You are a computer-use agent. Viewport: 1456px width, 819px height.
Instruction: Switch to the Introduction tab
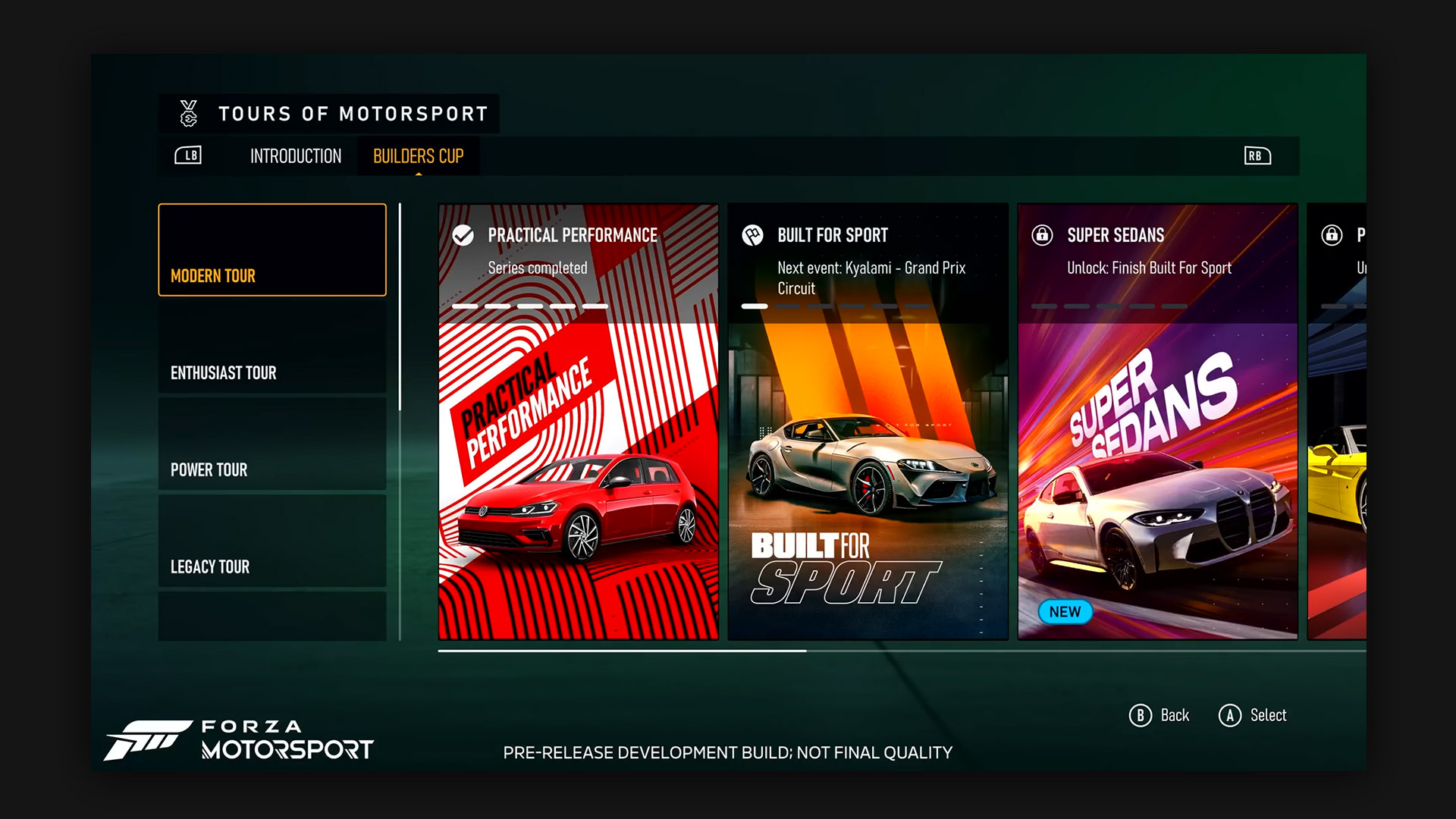coord(296,156)
